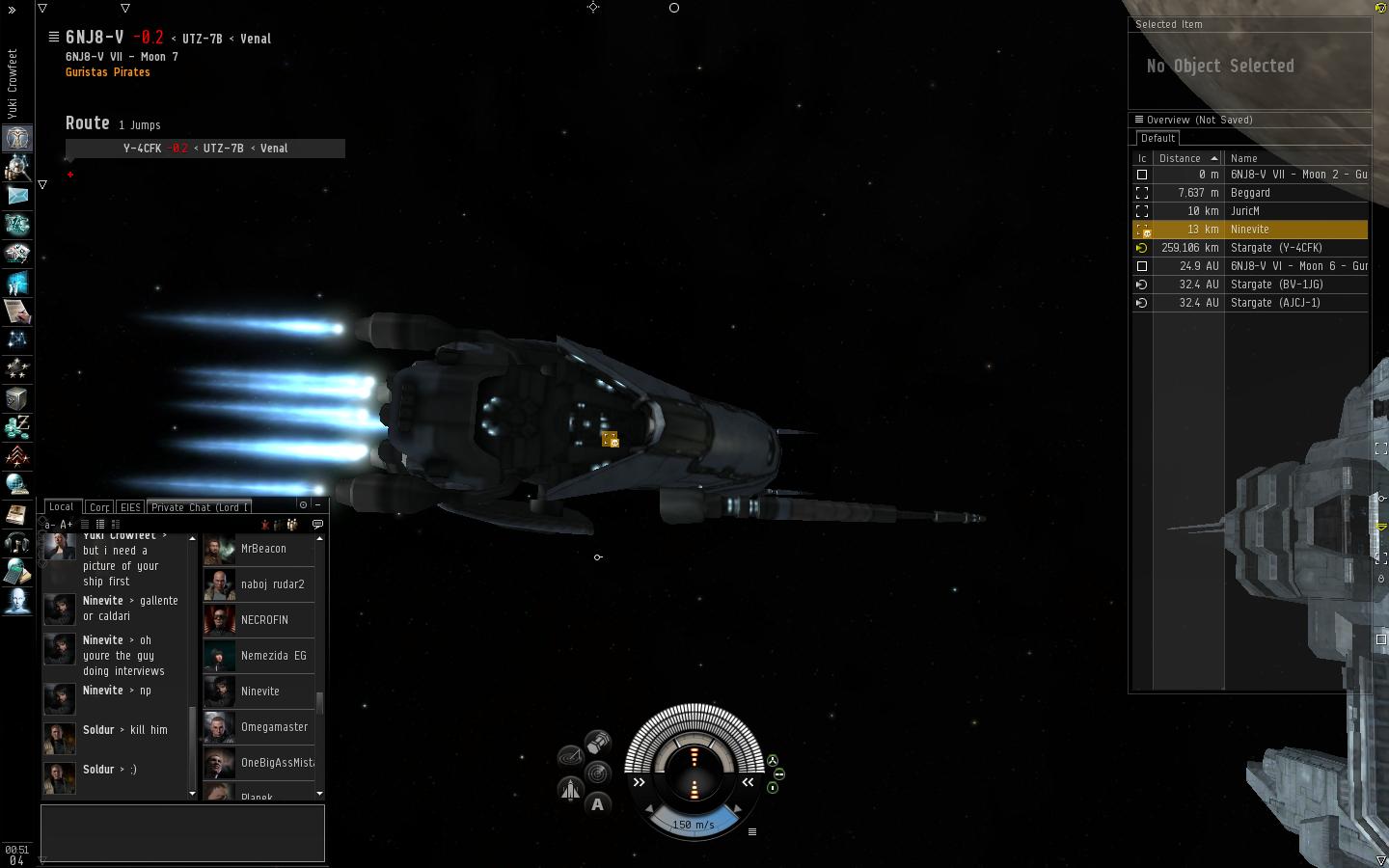Select the Beggard row in overview
1389x868 pixels.
1249,193
